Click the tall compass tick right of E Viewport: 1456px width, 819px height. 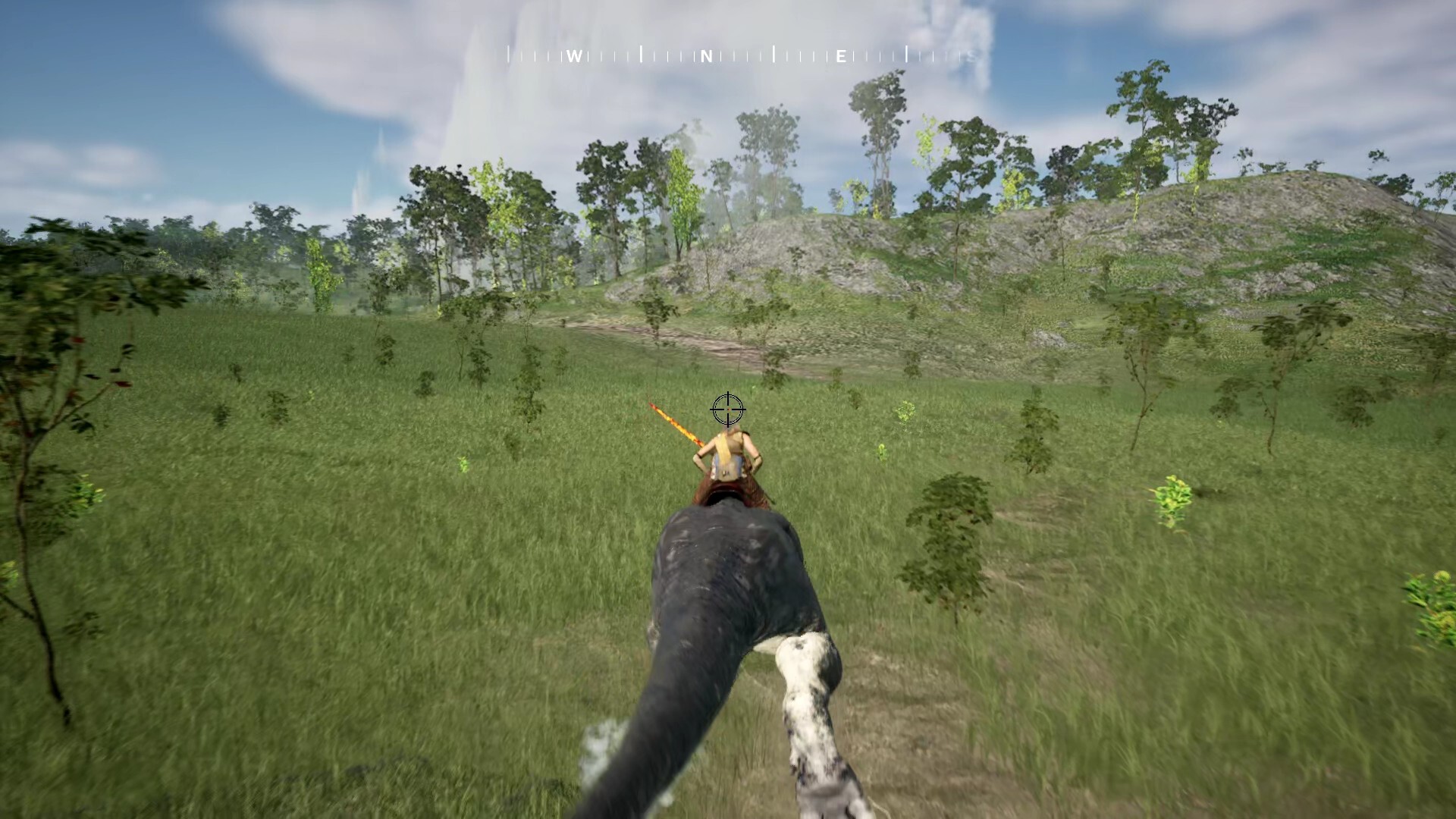(x=906, y=55)
